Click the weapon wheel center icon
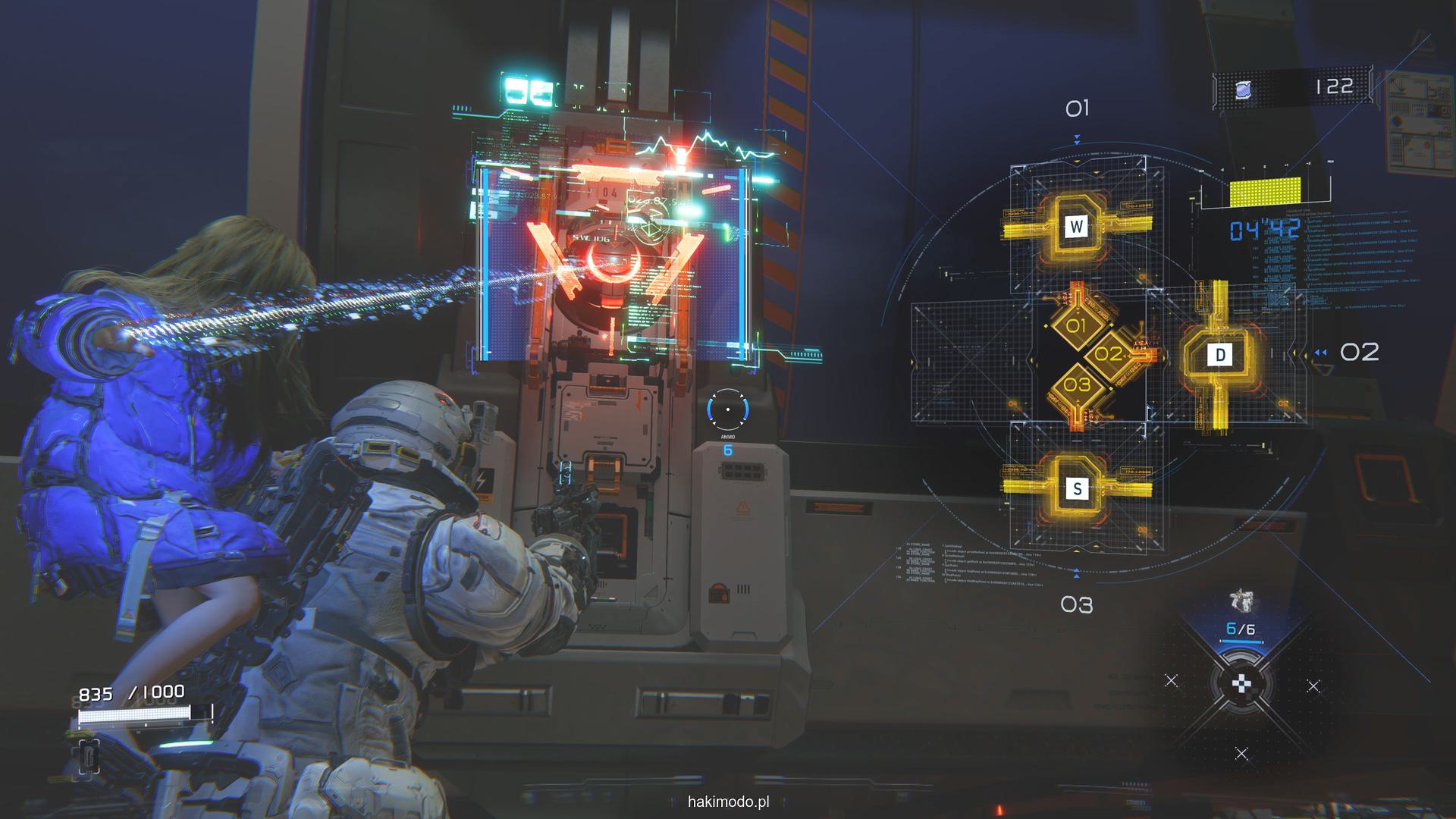 [x=1241, y=685]
